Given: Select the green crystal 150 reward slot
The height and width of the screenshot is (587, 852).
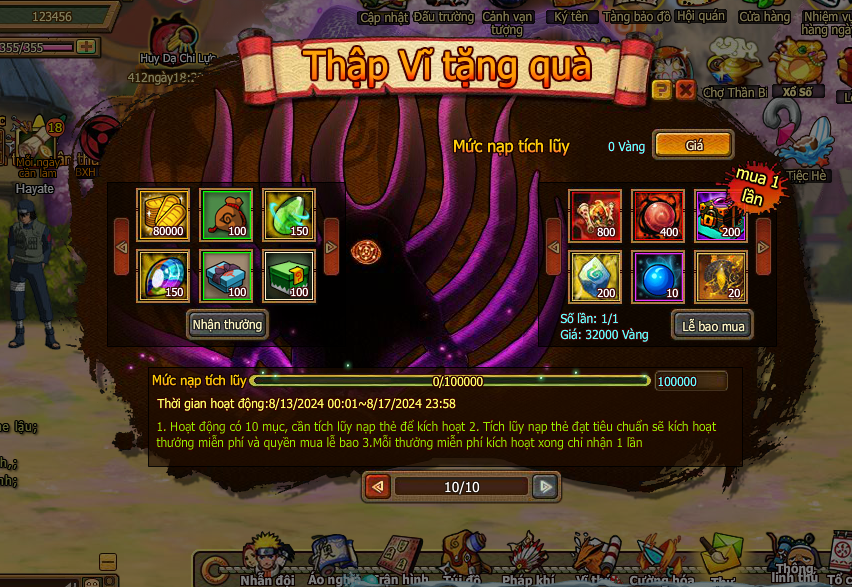Looking at the screenshot, I should tap(289, 214).
